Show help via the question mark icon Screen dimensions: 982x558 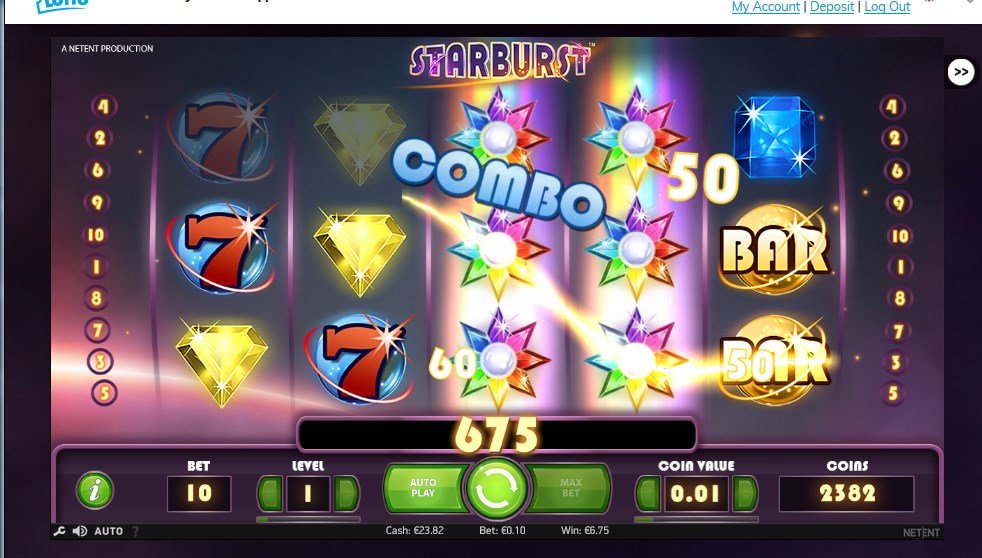tap(135, 531)
